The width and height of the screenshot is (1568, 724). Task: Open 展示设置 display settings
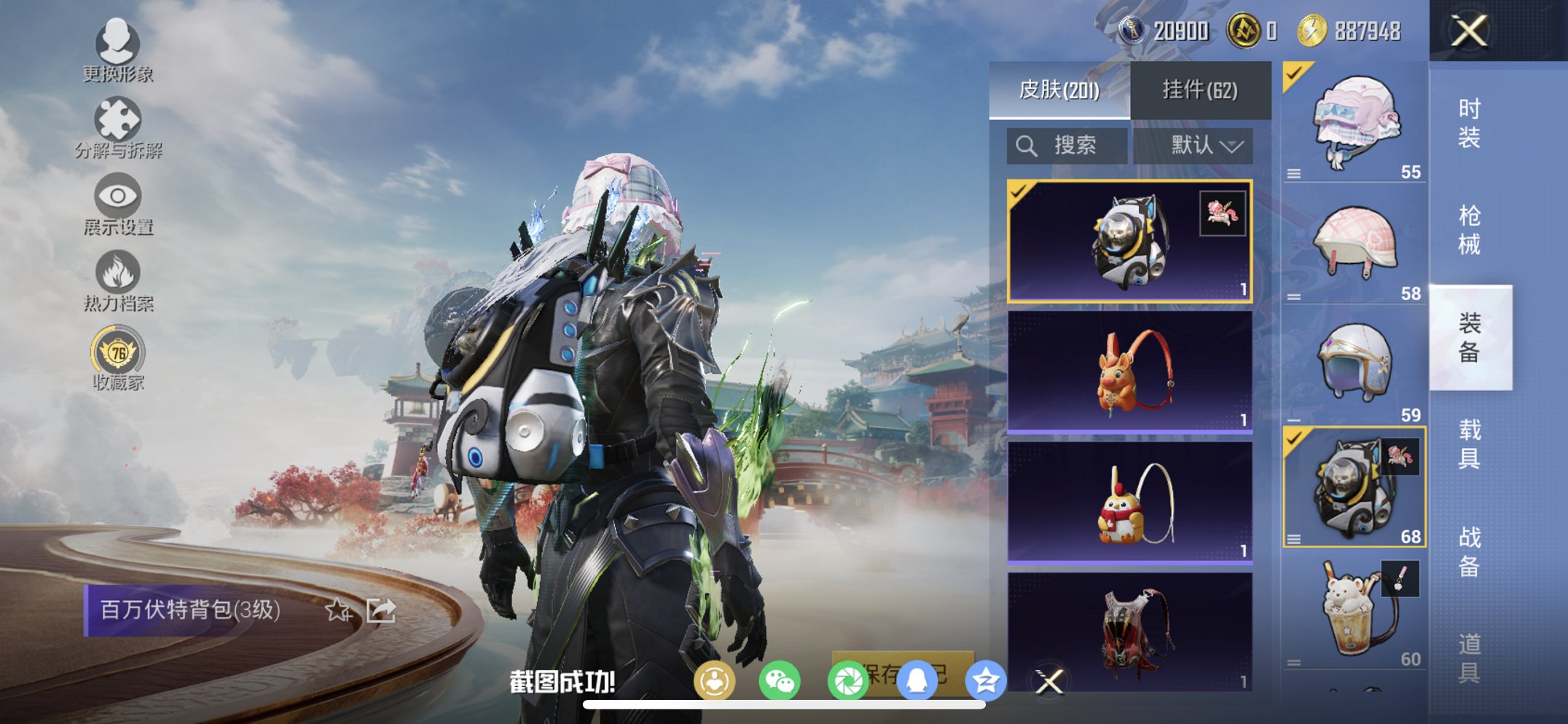pos(117,204)
